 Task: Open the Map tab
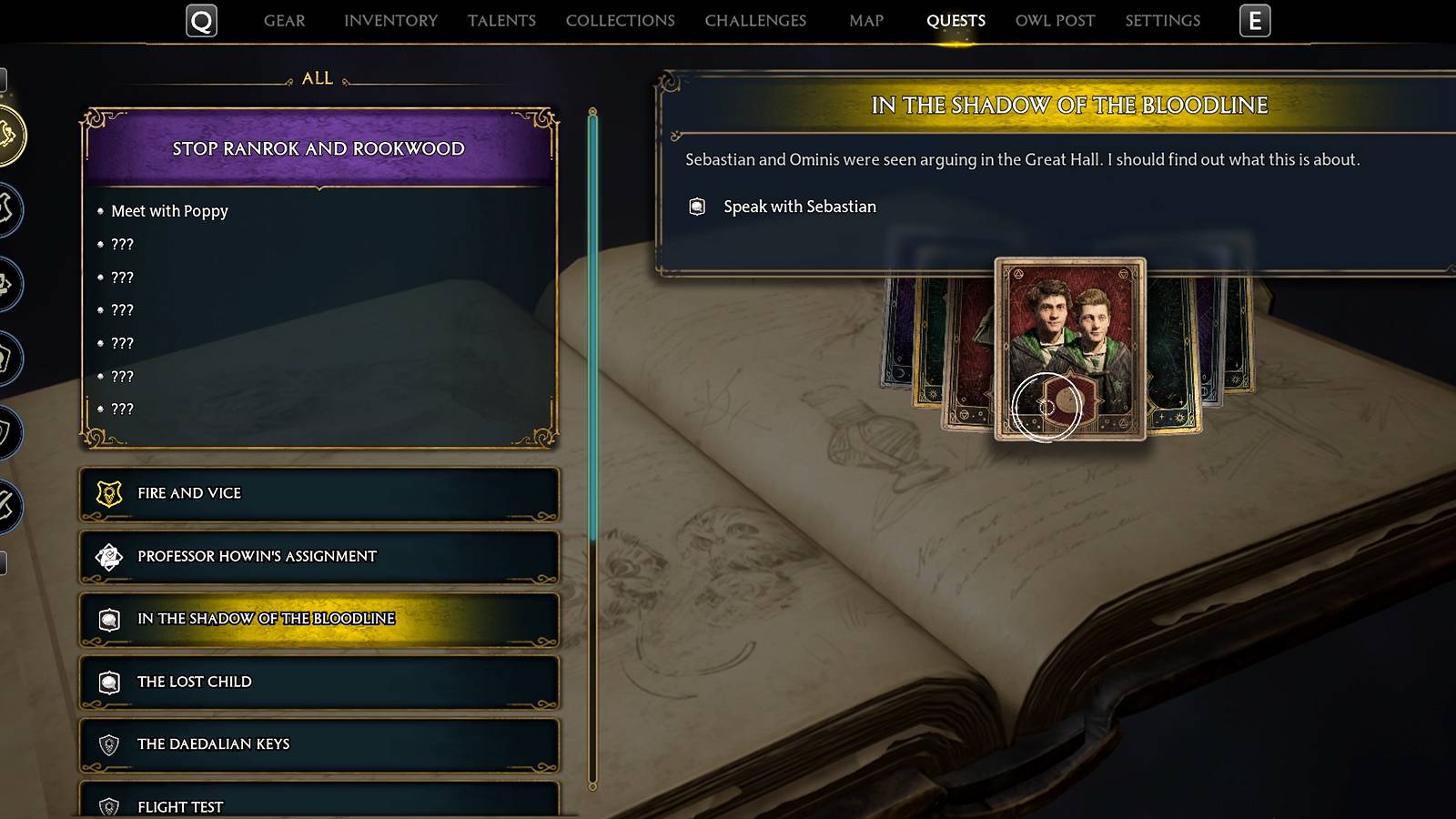click(864, 20)
